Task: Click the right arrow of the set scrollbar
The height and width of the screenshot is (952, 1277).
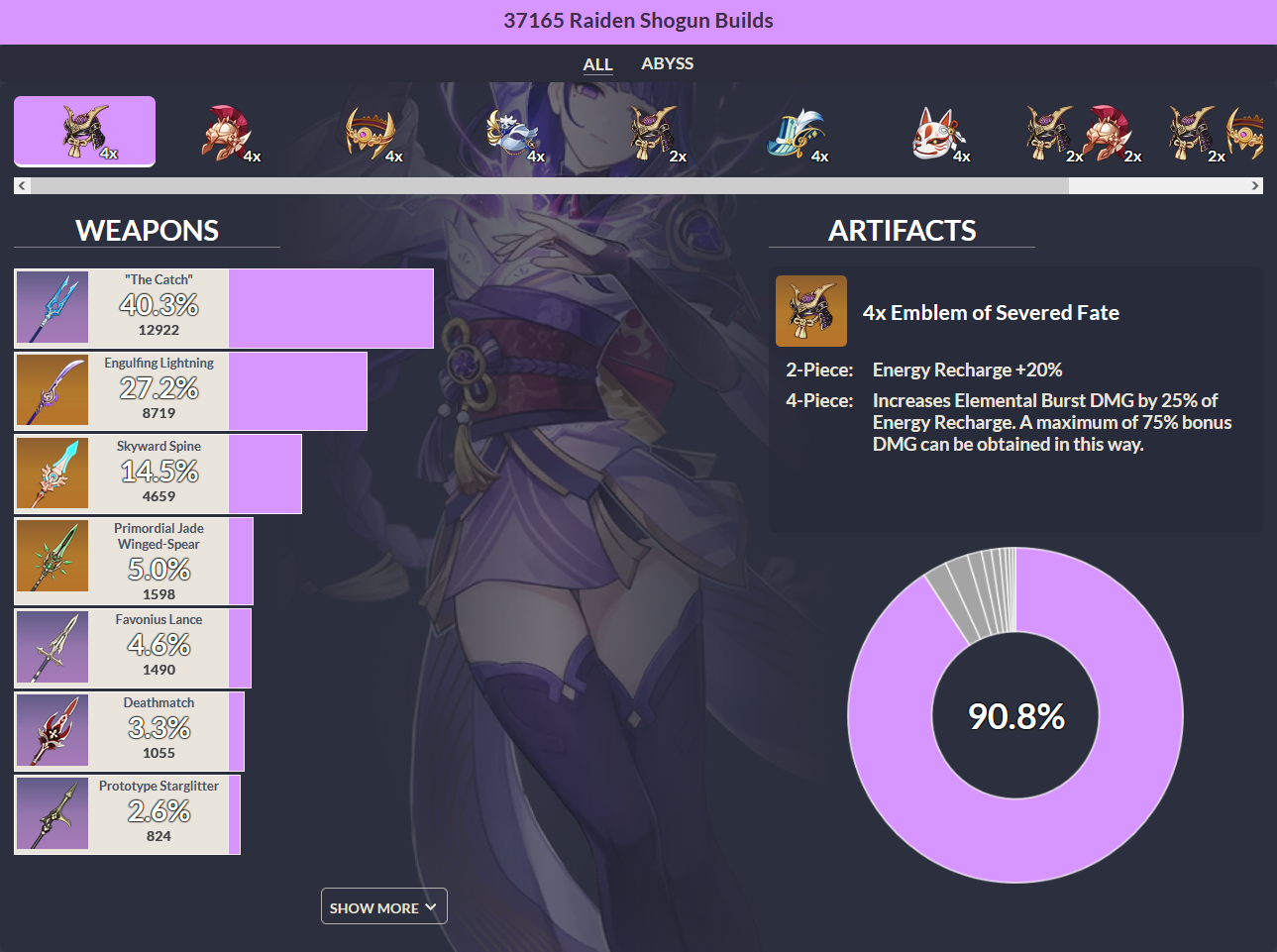Action: 1256,184
